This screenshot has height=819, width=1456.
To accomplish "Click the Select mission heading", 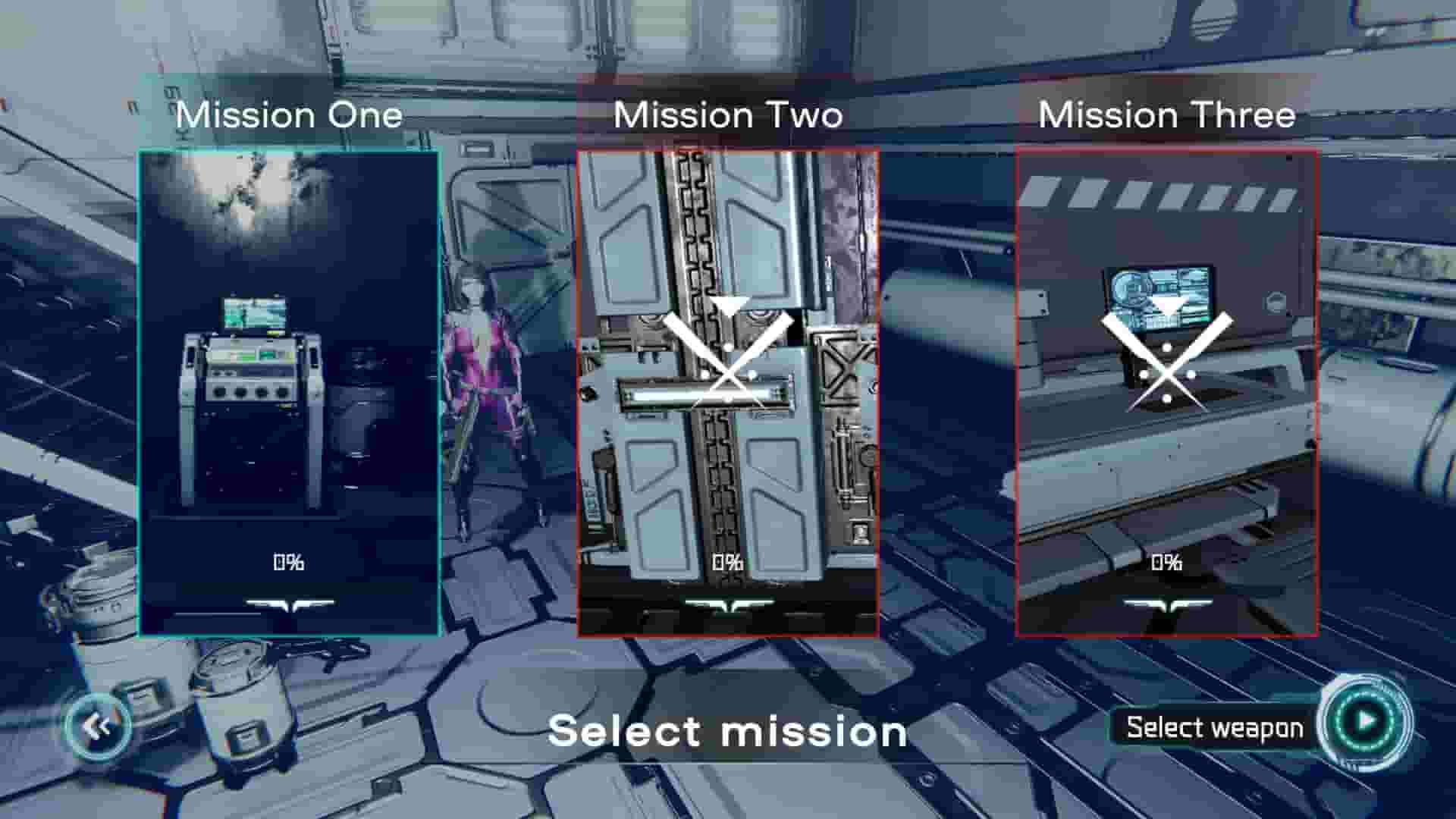I will pyautogui.click(x=728, y=730).
